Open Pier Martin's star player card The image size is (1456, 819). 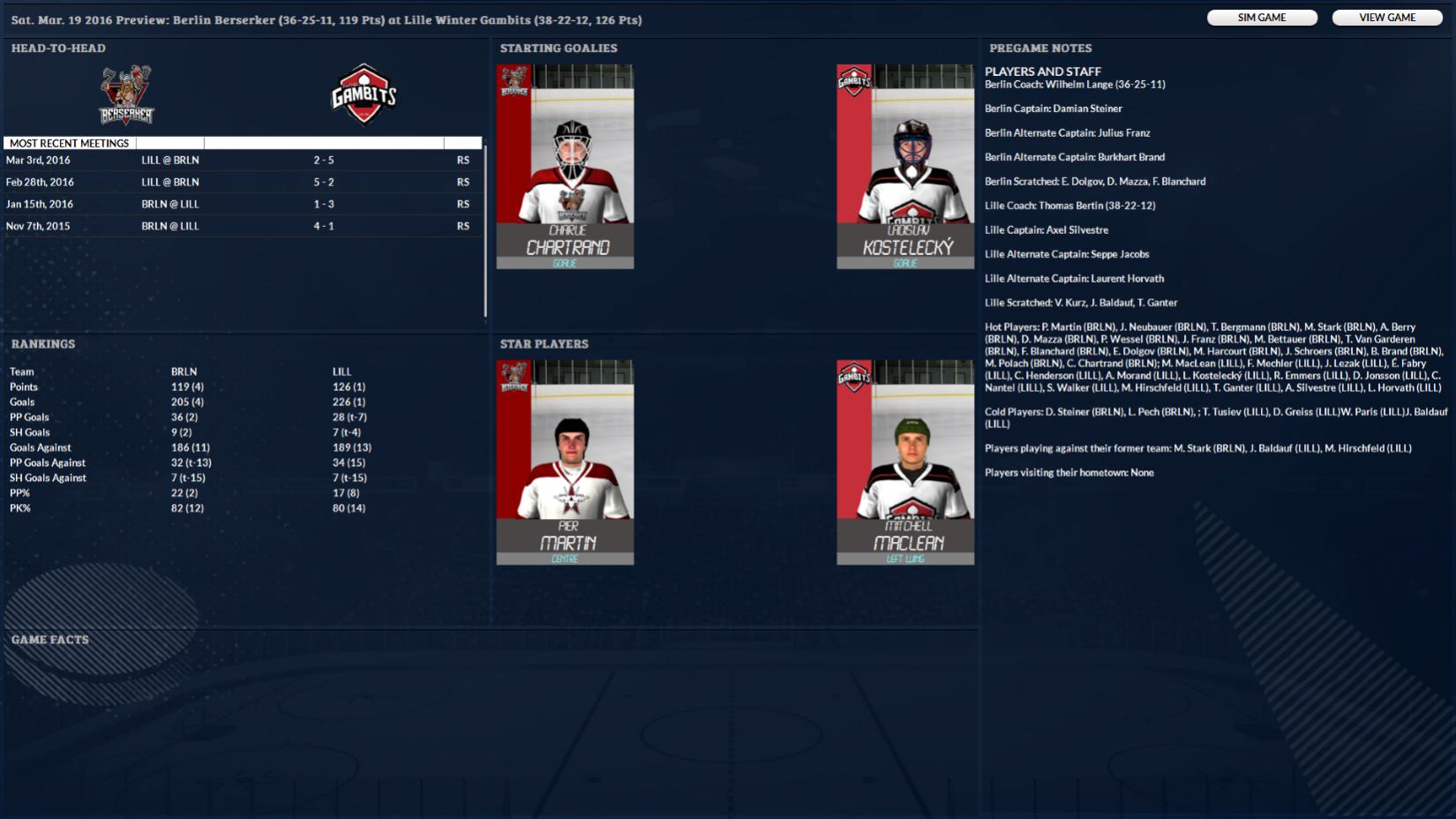565,462
